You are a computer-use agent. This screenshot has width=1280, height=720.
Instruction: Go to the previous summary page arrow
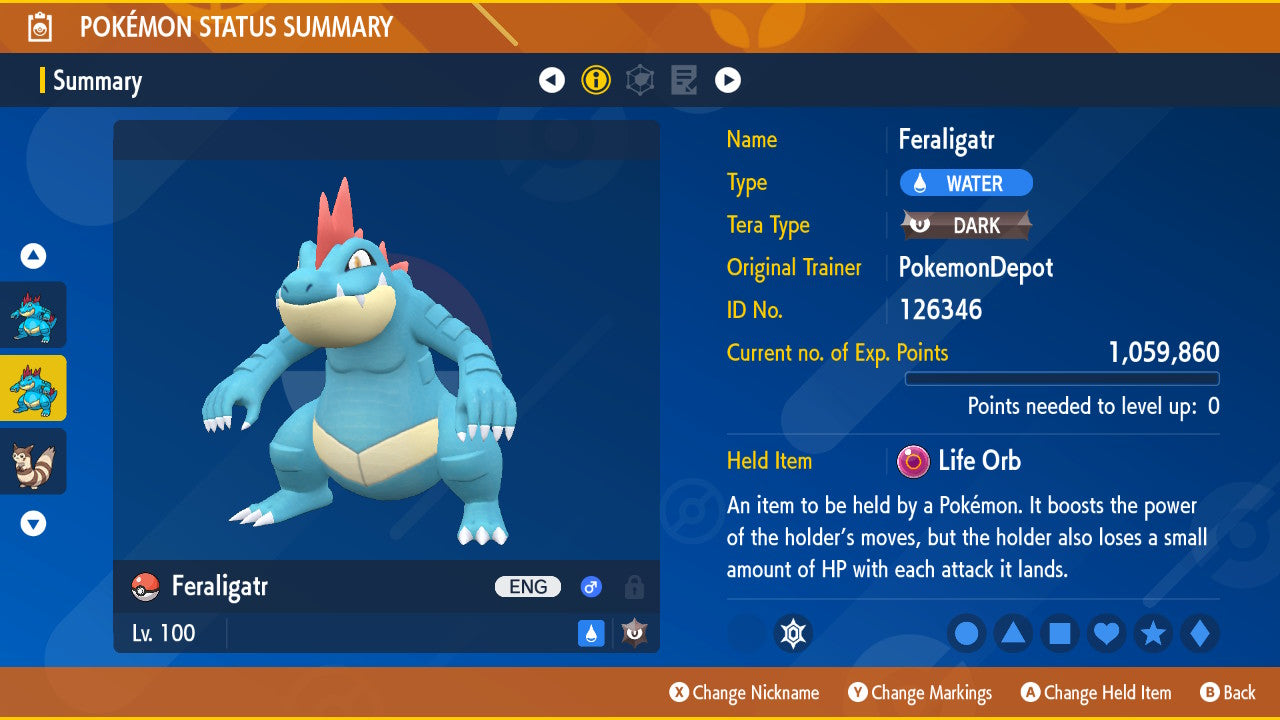(552, 80)
